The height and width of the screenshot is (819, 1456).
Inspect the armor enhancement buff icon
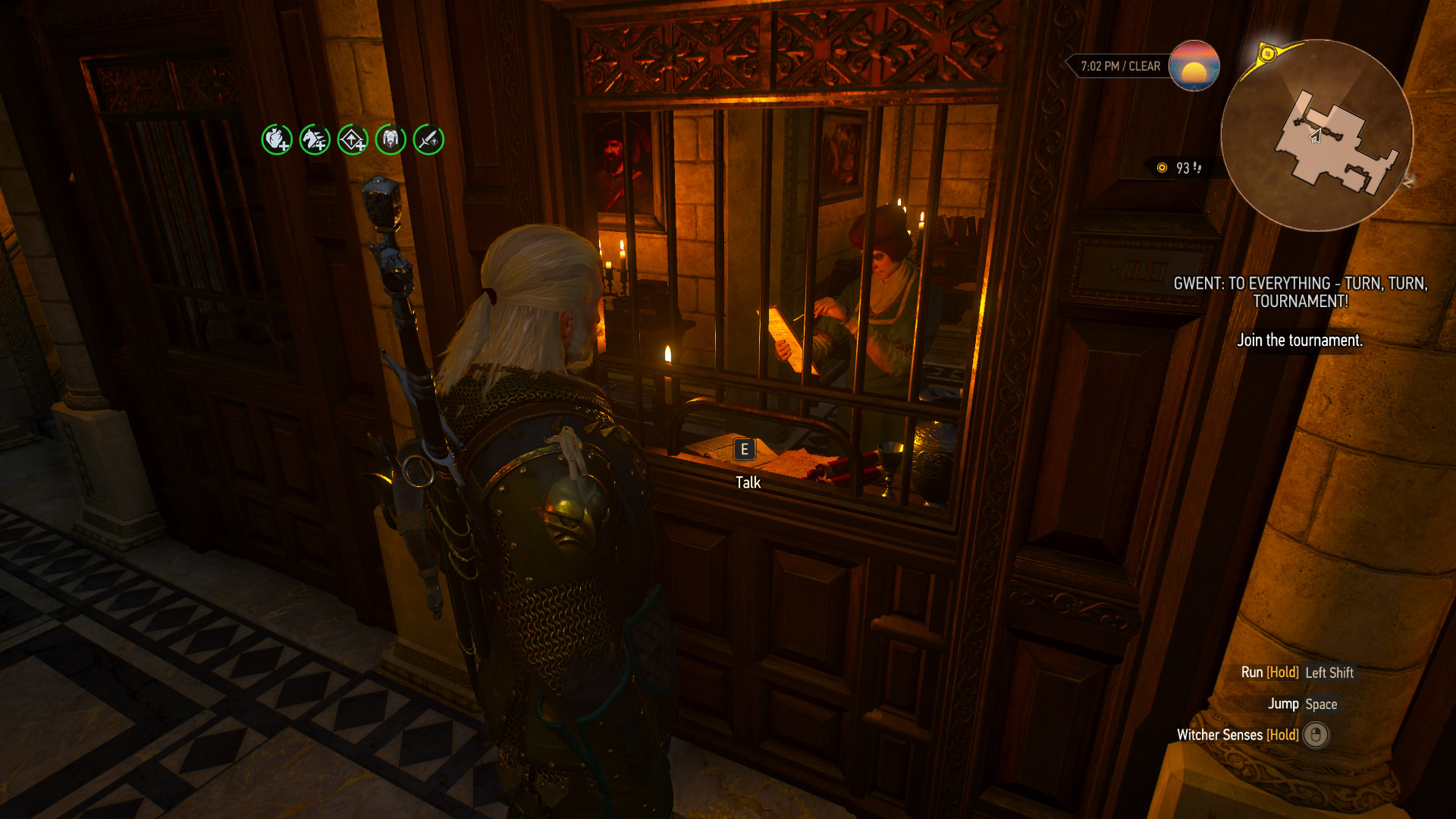(x=391, y=140)
